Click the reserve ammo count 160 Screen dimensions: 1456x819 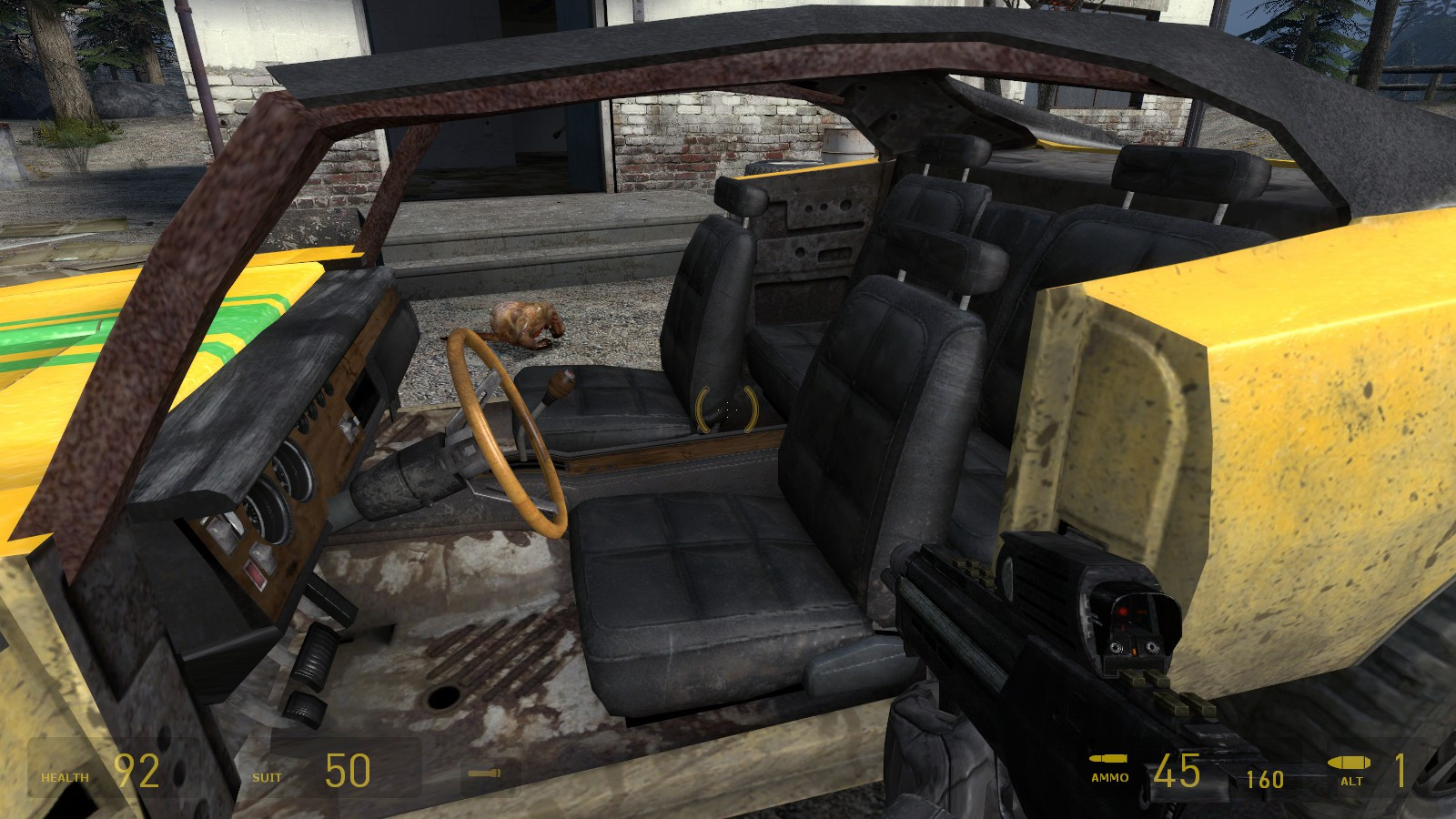[1263, 778]
